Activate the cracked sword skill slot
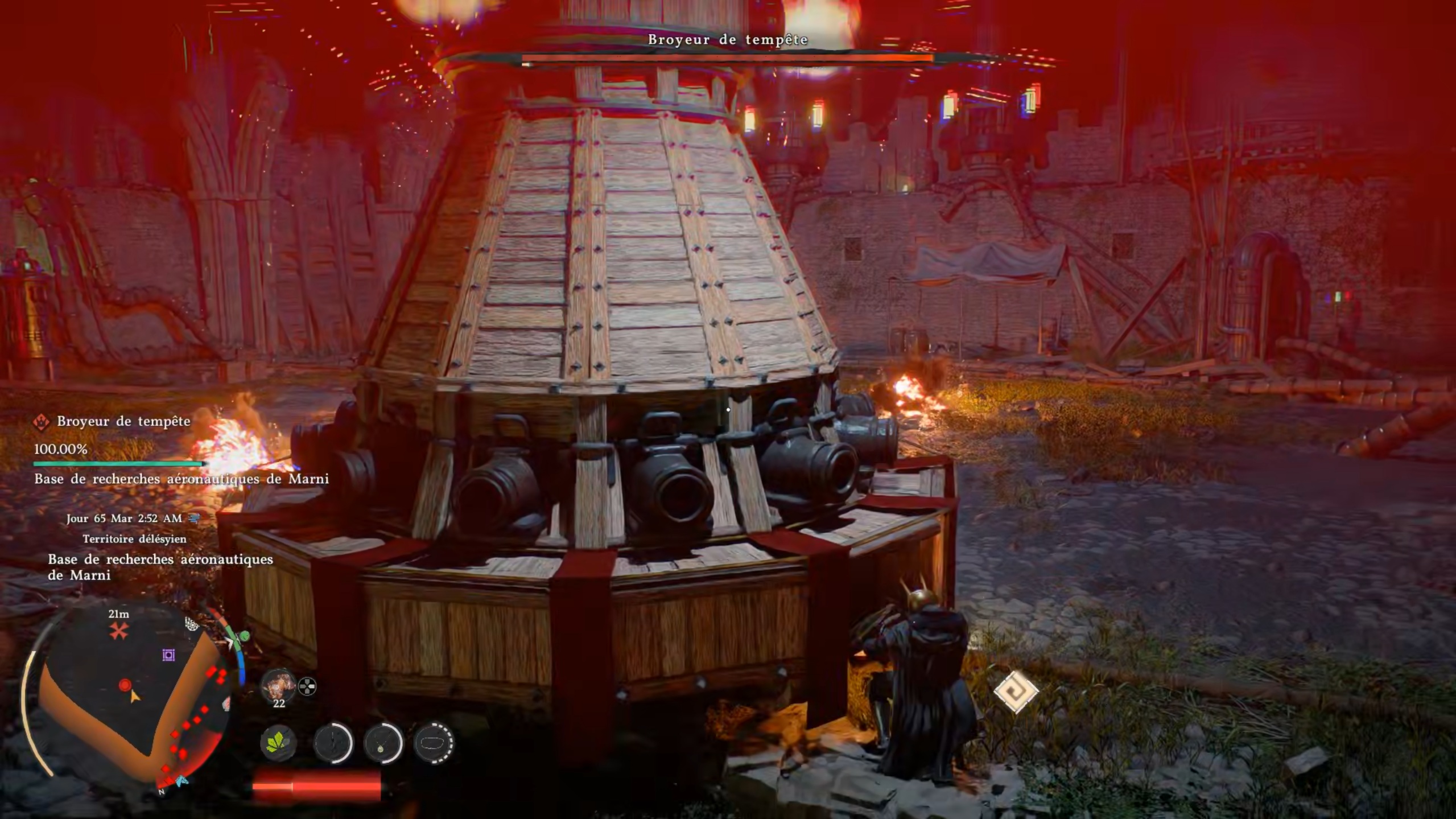The height and width of the screenshot is (819, 1456). [333, 743]
